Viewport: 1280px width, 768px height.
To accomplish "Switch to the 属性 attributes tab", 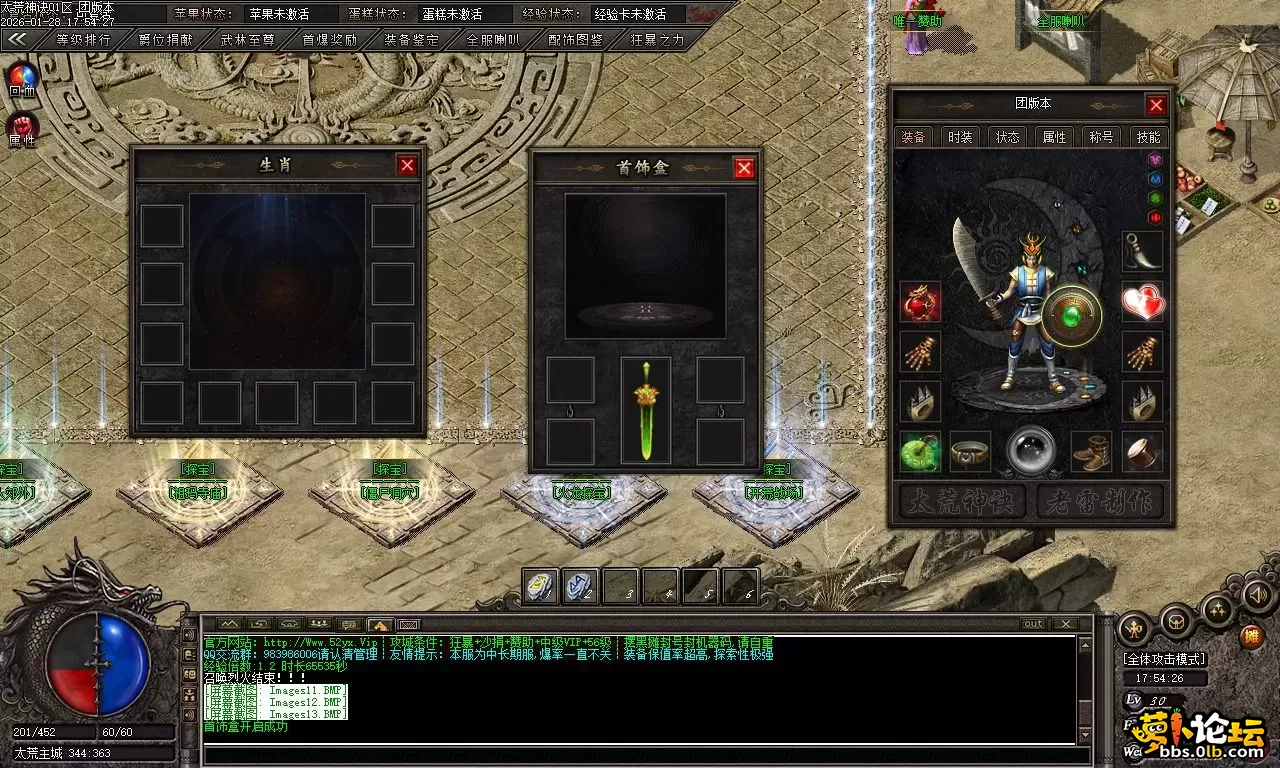I will (1054, 137).
